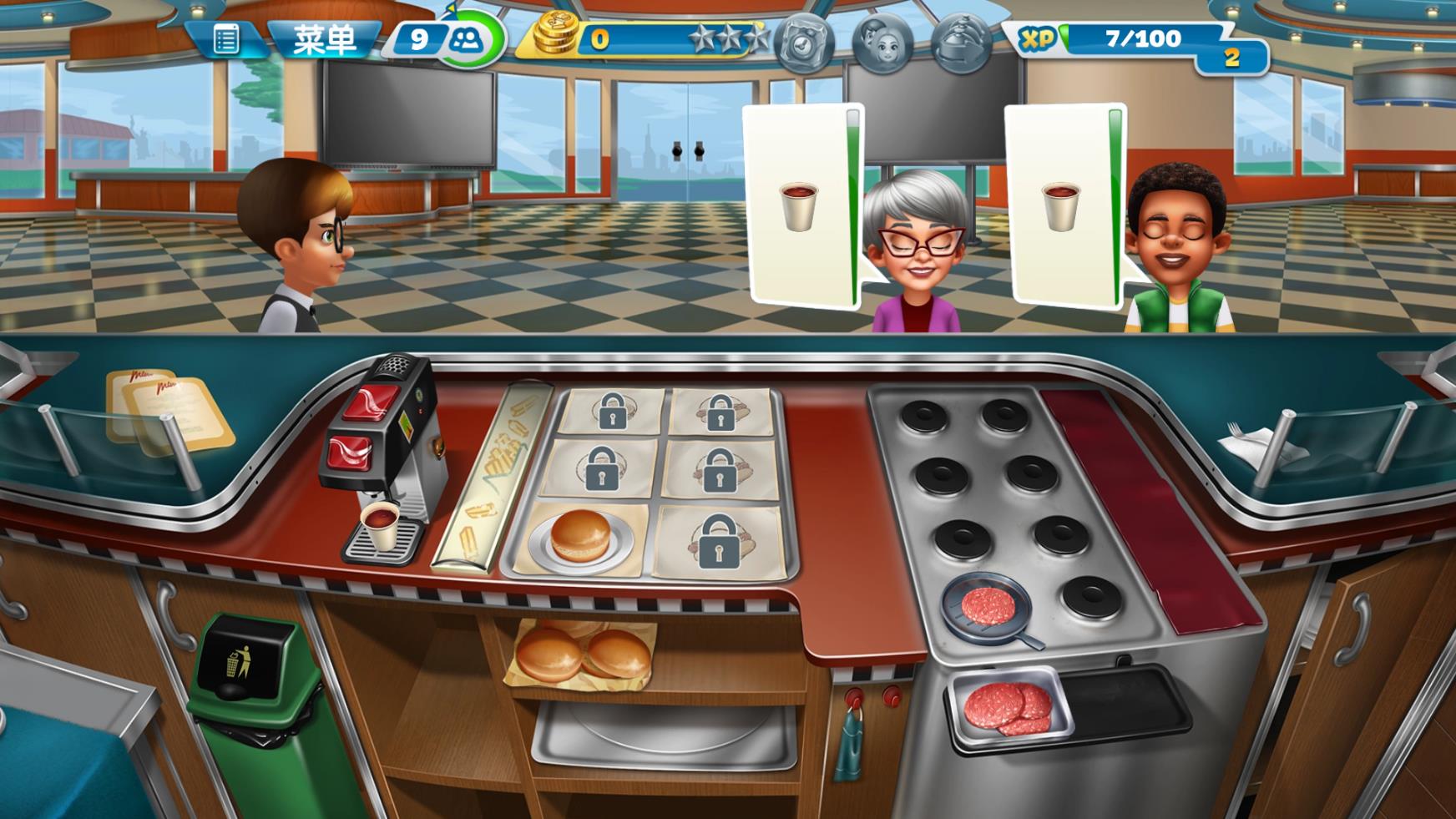Viewport: 1456px width, 819px height.
Task: Grab a raw patty from the tray
Action: 1007,706
